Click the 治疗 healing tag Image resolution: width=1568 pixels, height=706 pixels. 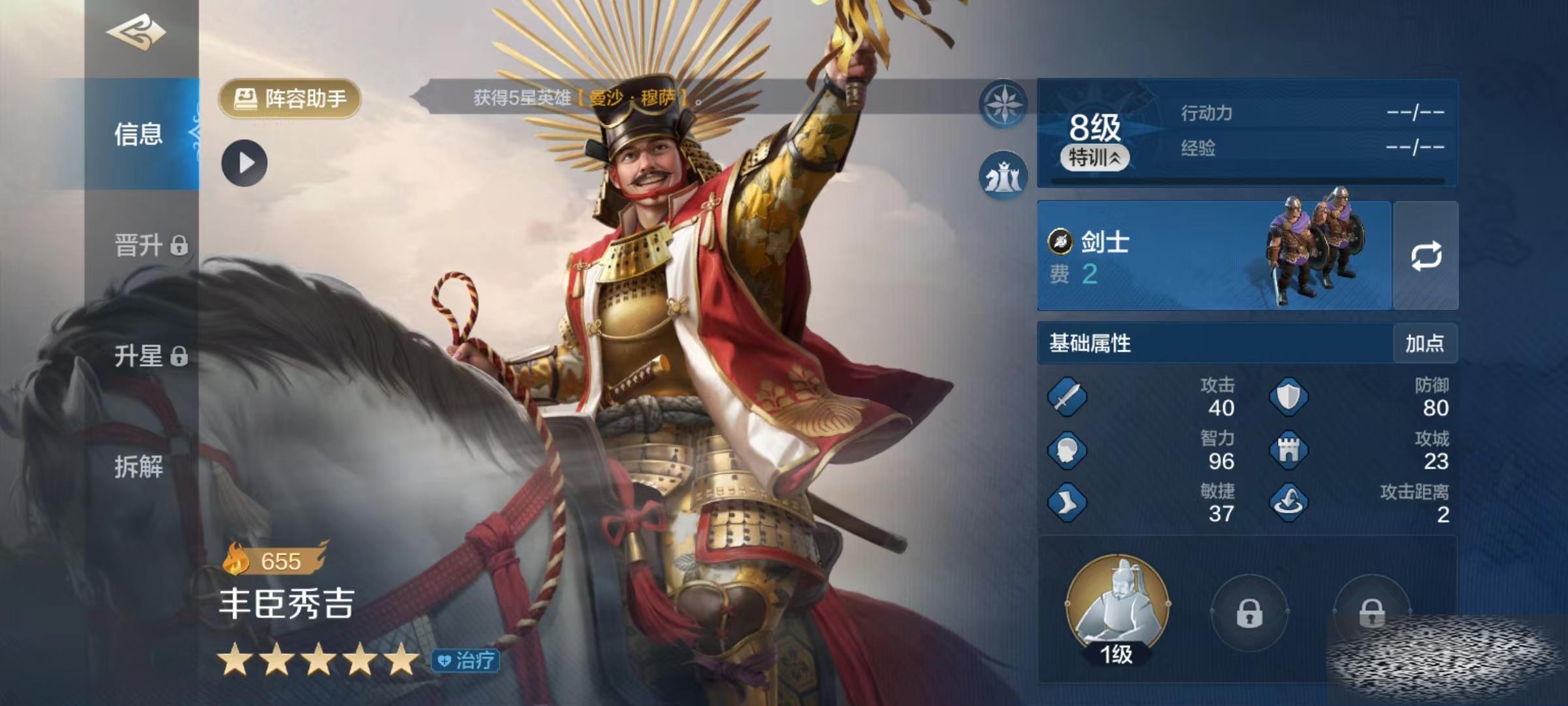click(466, 660)
